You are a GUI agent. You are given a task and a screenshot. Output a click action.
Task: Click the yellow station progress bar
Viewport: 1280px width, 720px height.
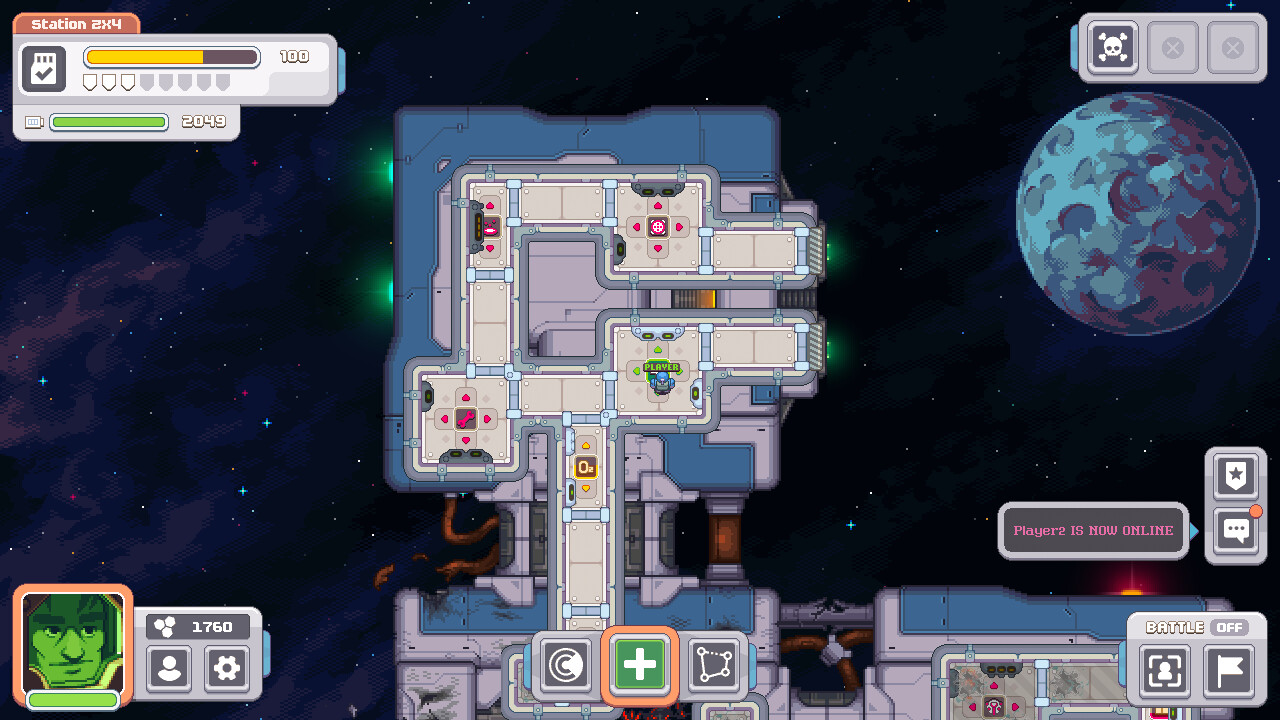click(x=170, y=57)
